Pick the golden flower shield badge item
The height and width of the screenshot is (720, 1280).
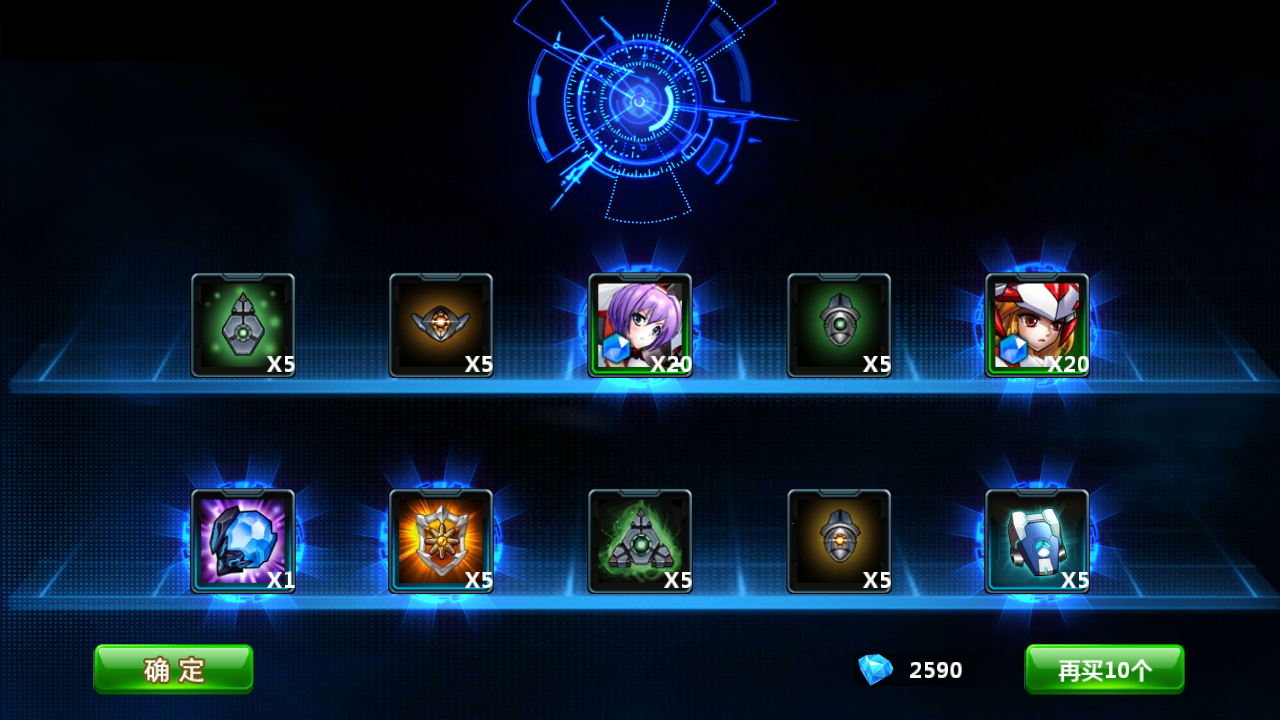coord(441,541)
